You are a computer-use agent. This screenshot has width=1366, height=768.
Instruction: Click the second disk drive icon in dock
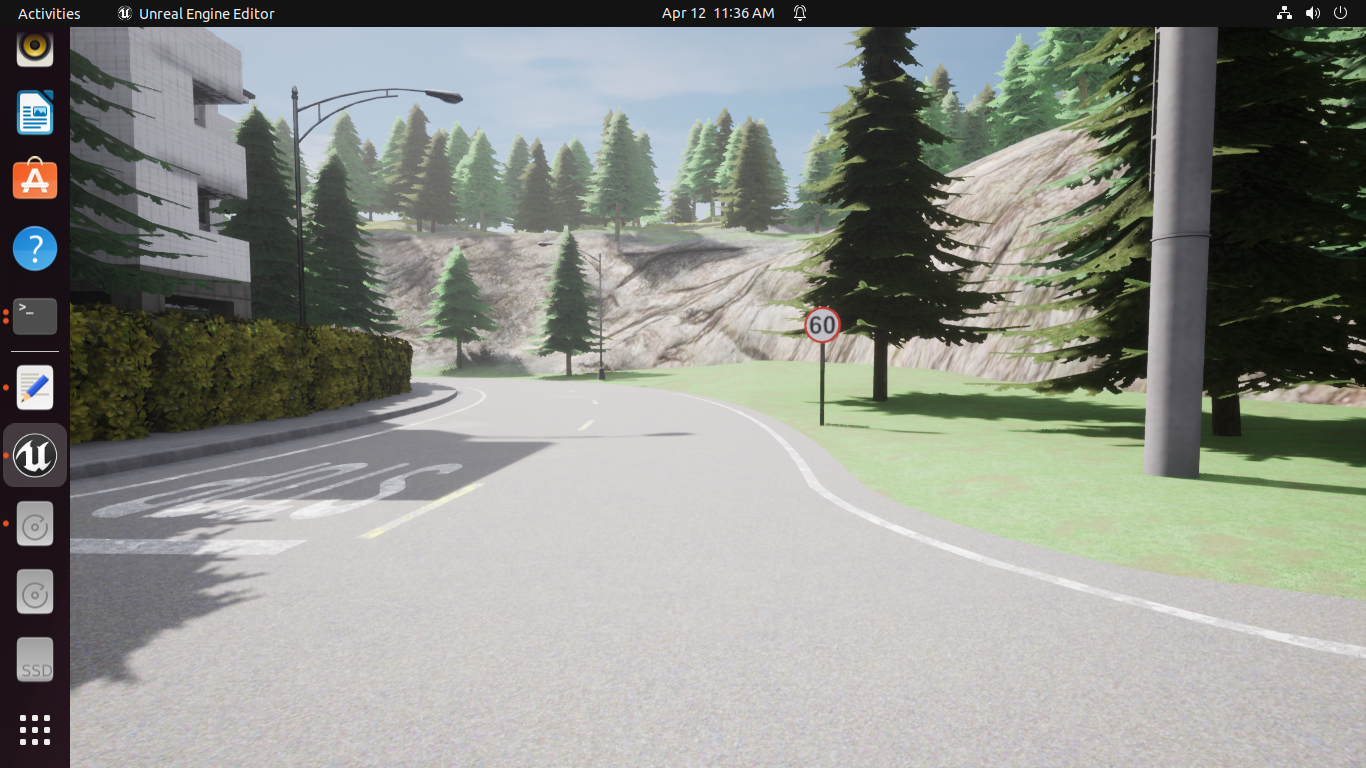tap(34, 591)
